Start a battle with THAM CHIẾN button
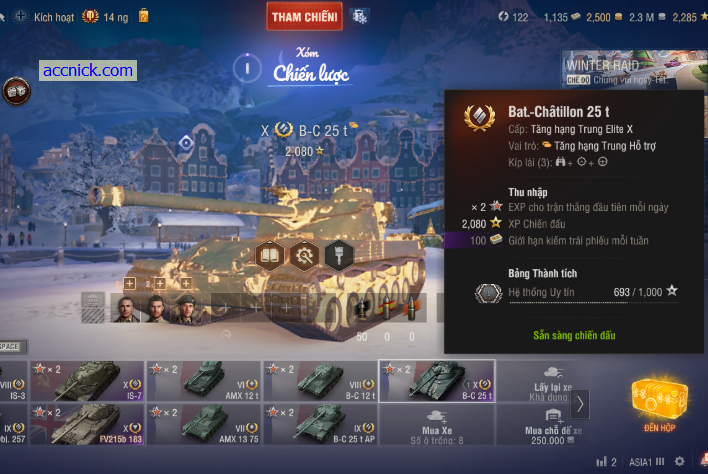This screenshot has height=474, width=708. (305, 16)
